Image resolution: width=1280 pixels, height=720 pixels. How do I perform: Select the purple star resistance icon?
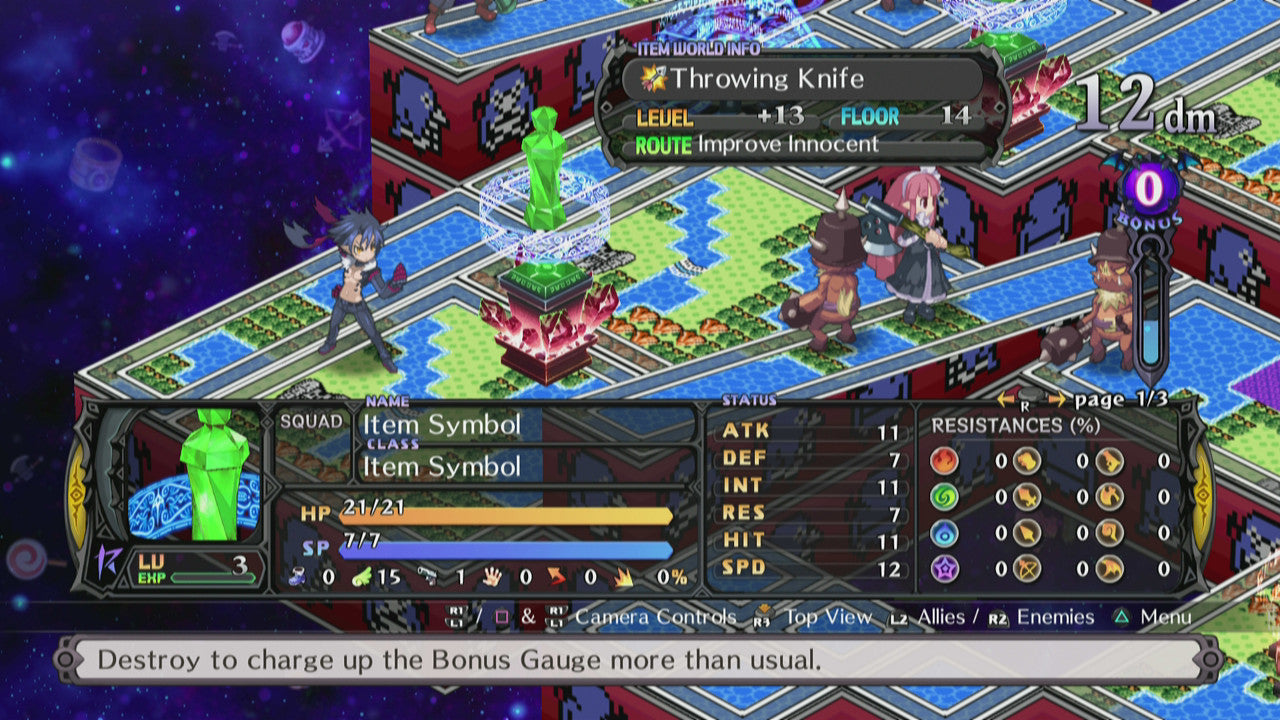(x=945, y=568)
